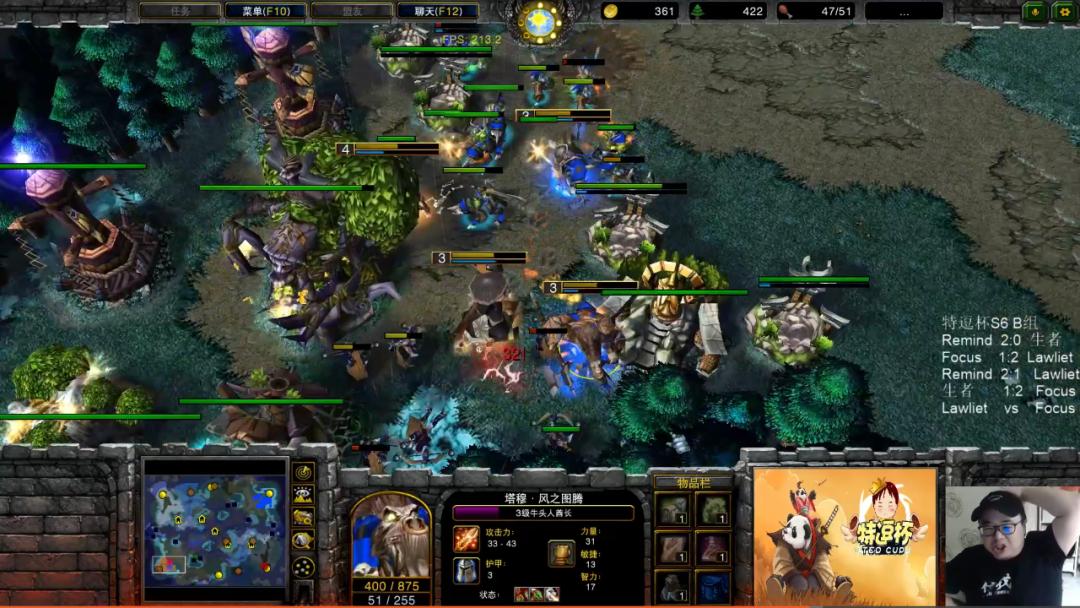Select the attack damage sword icon
The width and height of the screenshot is (1080, 608).
coord(466,539)
